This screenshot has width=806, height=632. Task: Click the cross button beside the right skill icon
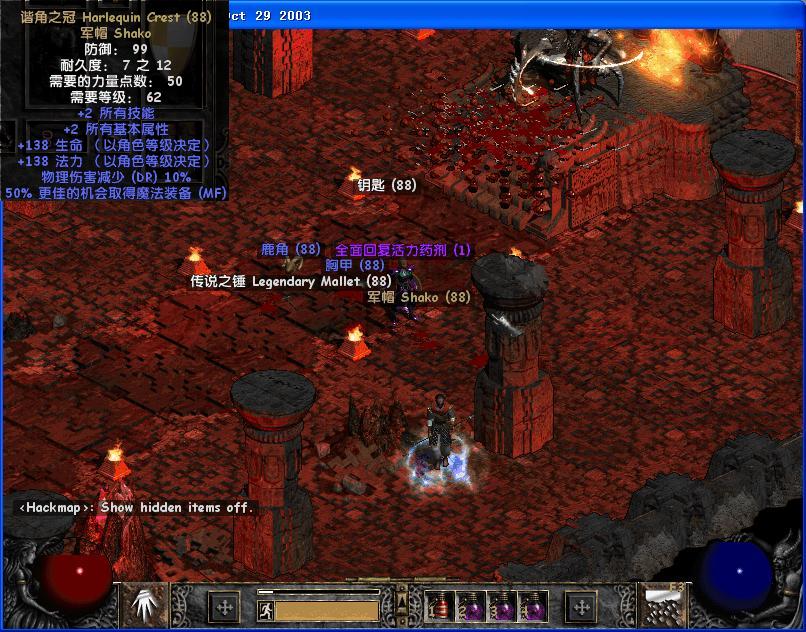582,606
